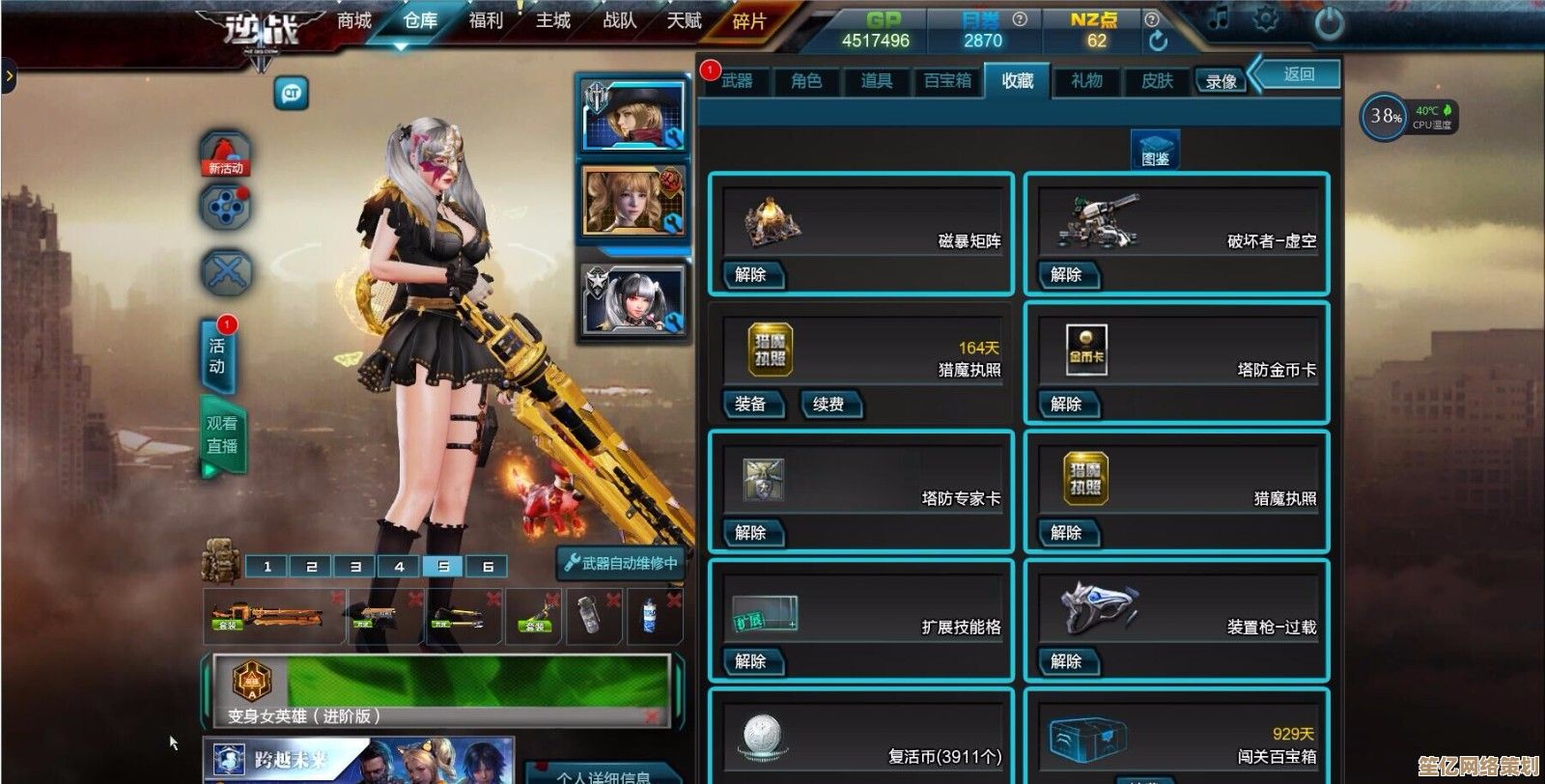Open the 天赋 talent menu
Screen dimensions: 1545x784
pos(685,20)
